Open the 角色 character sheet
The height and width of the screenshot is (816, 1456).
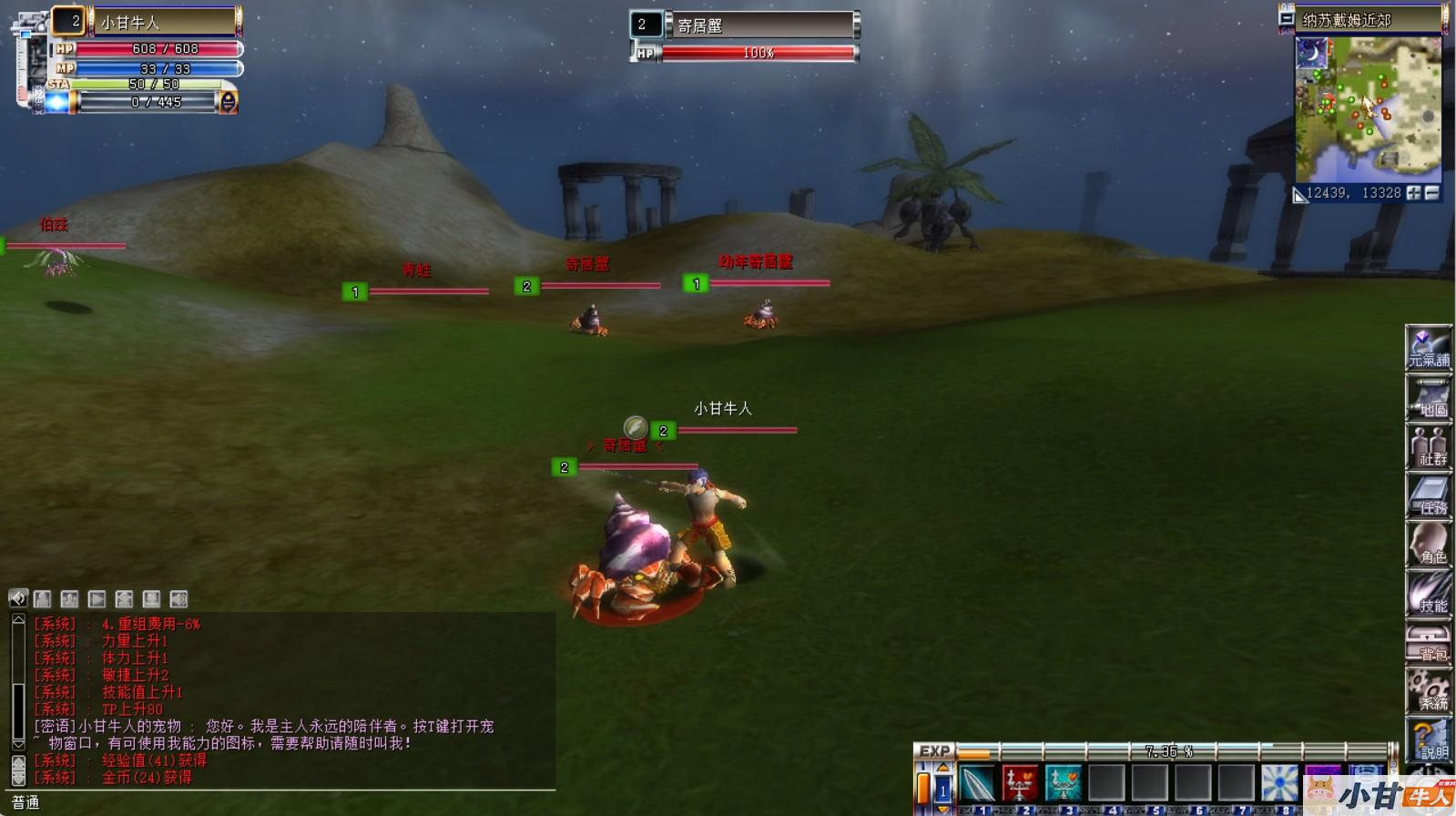1428,545
